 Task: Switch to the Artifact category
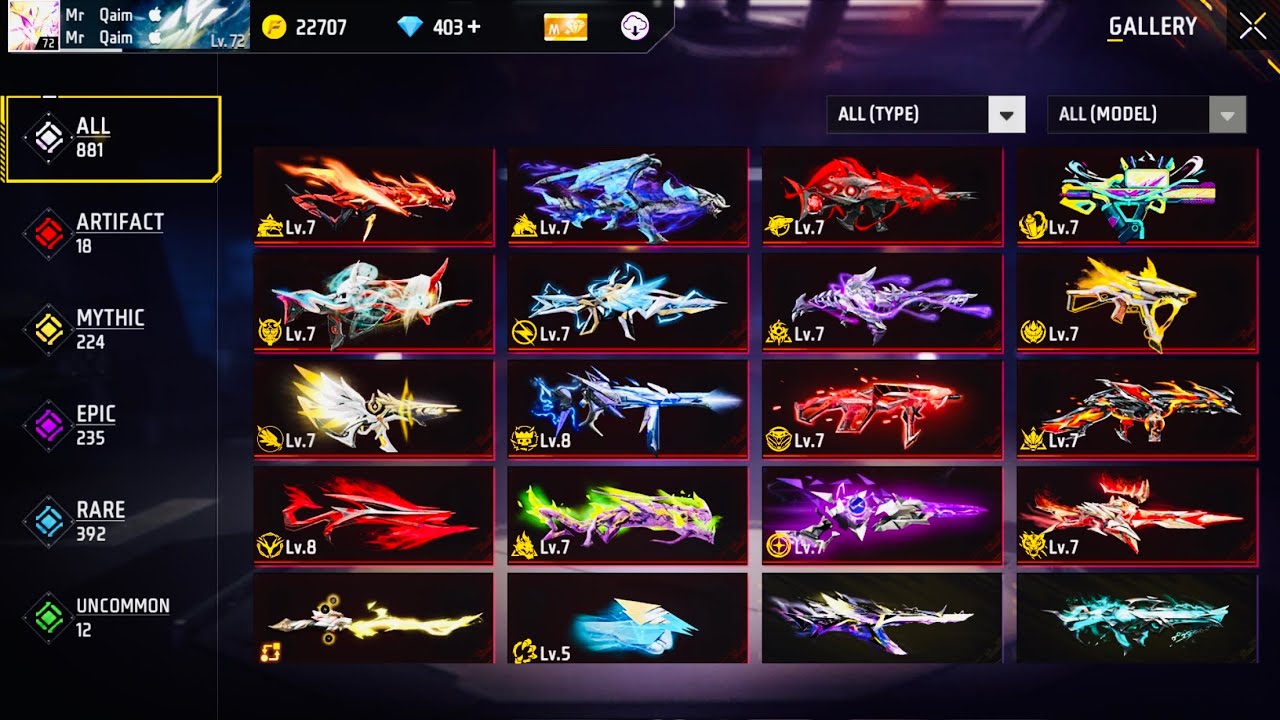[x=112, y=233]
